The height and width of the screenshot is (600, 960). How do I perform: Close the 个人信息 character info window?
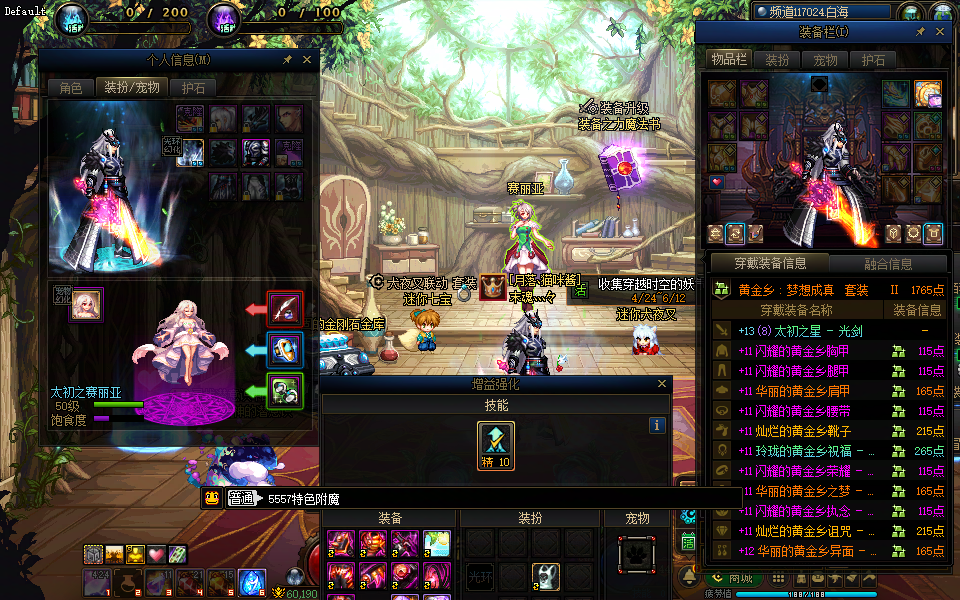(307, 60)
